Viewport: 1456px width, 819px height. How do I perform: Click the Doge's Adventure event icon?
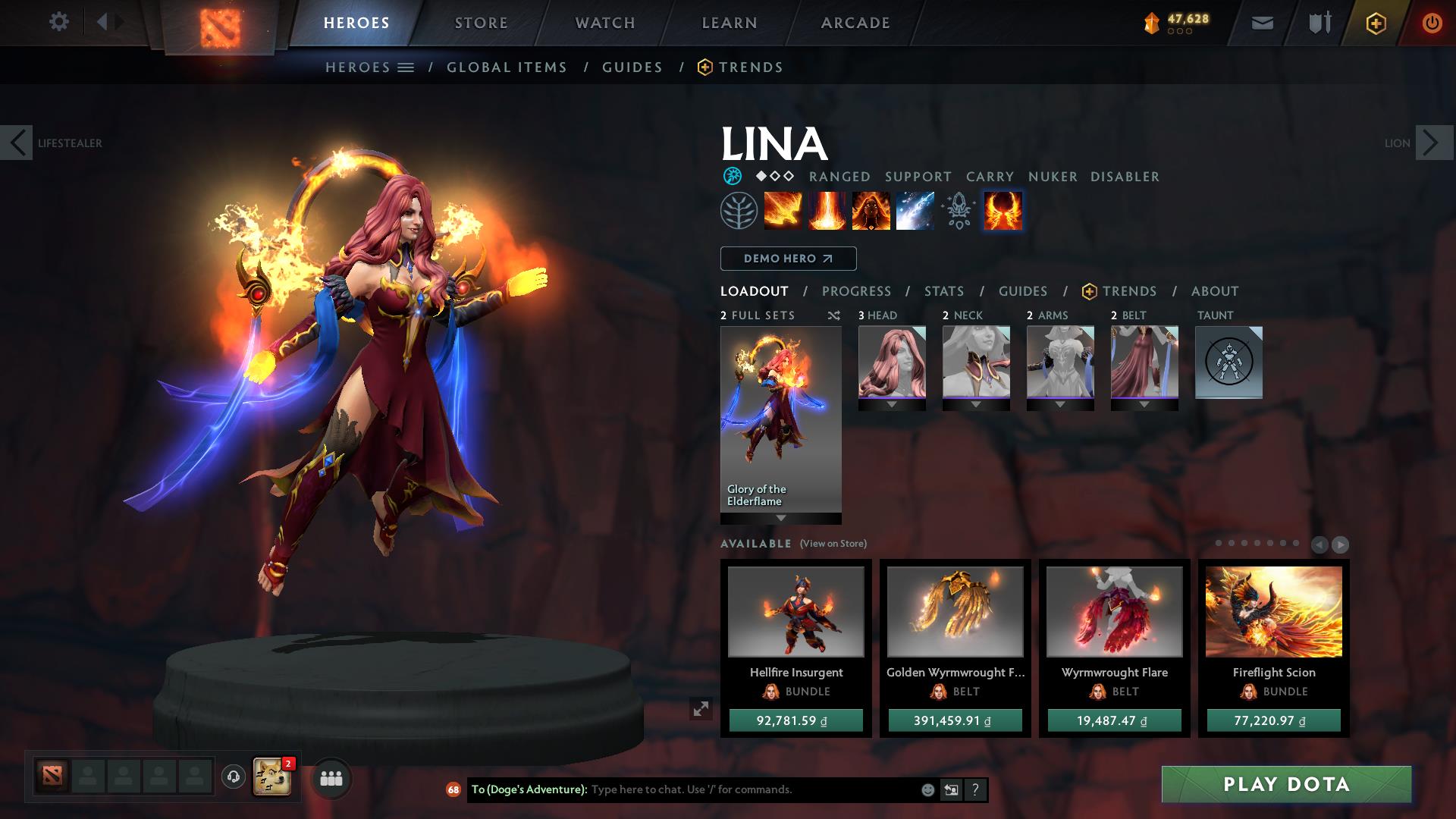click(x=275, y=778)
